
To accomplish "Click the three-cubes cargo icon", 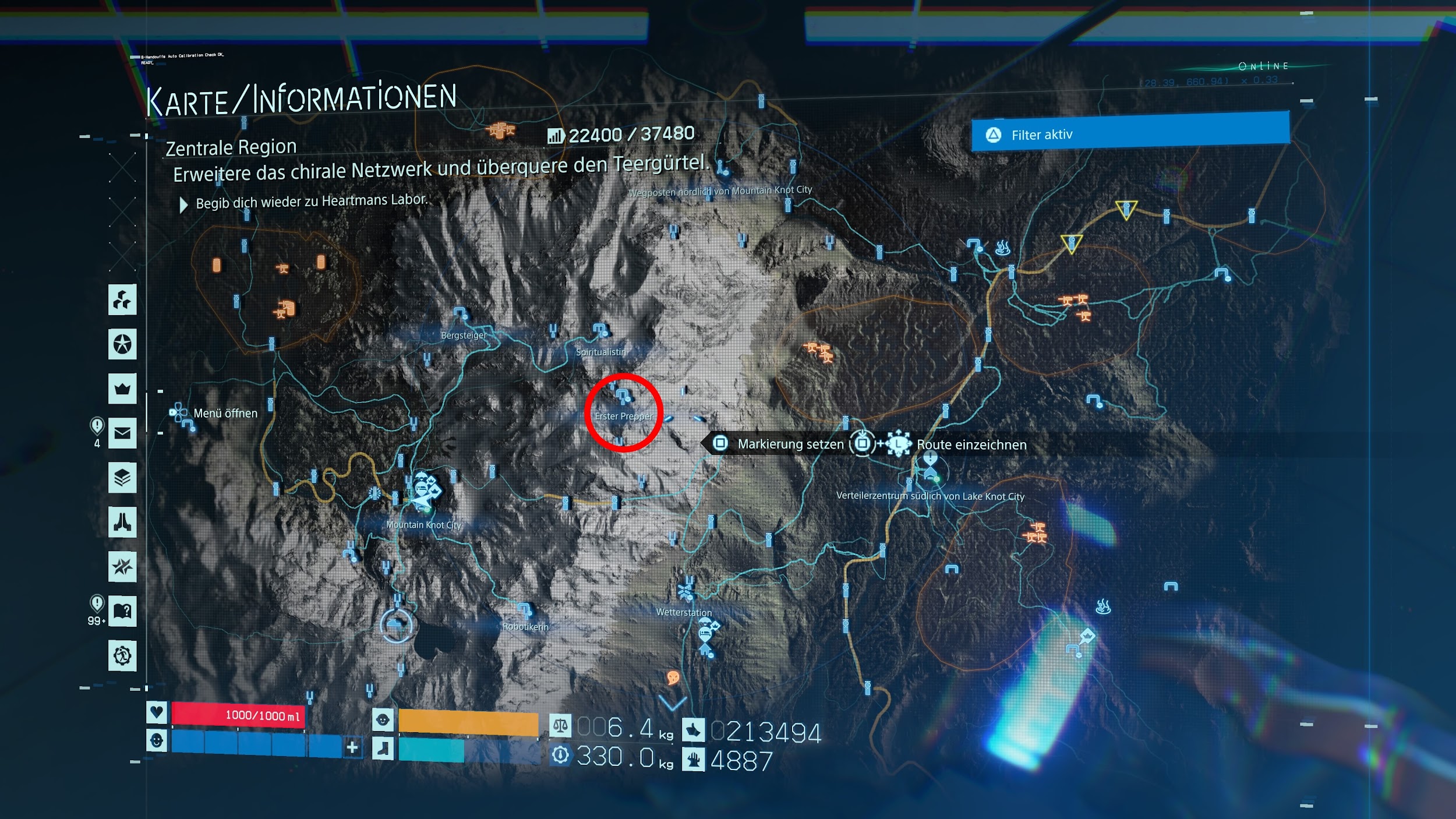I will (122, 300).
